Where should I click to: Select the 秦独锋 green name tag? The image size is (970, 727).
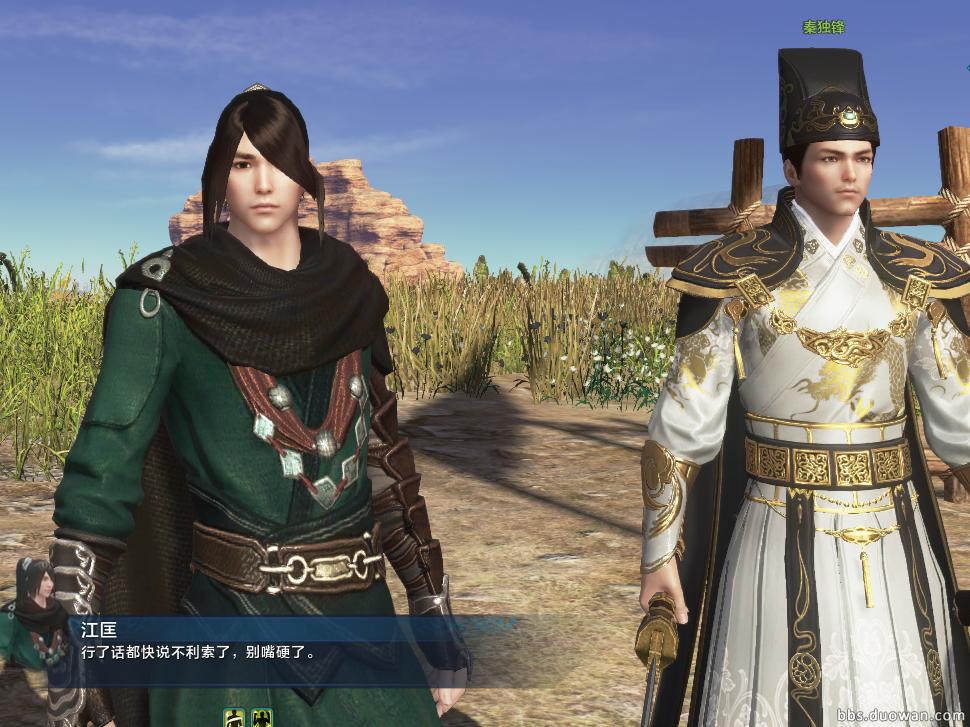823,27
